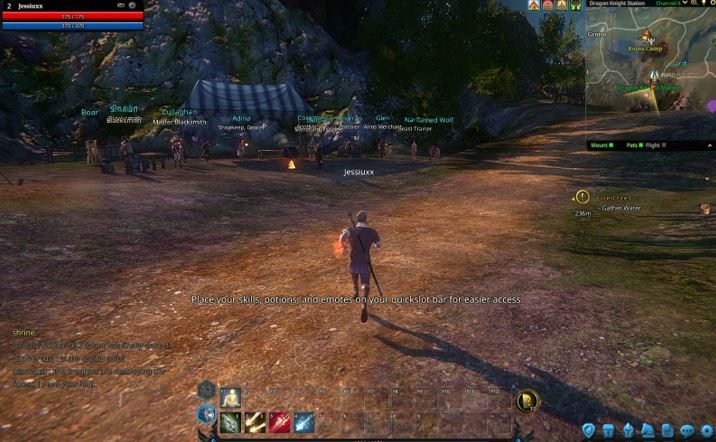Open the shield menu icon

[x=589, y=431]
